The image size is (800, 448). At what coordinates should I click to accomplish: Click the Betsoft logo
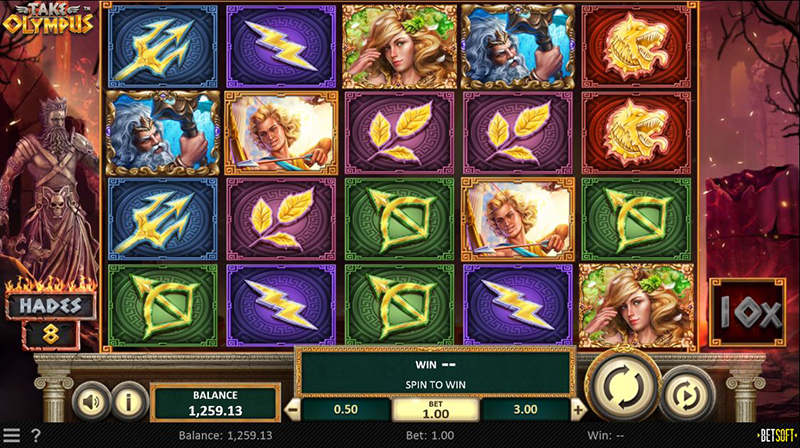774,436
